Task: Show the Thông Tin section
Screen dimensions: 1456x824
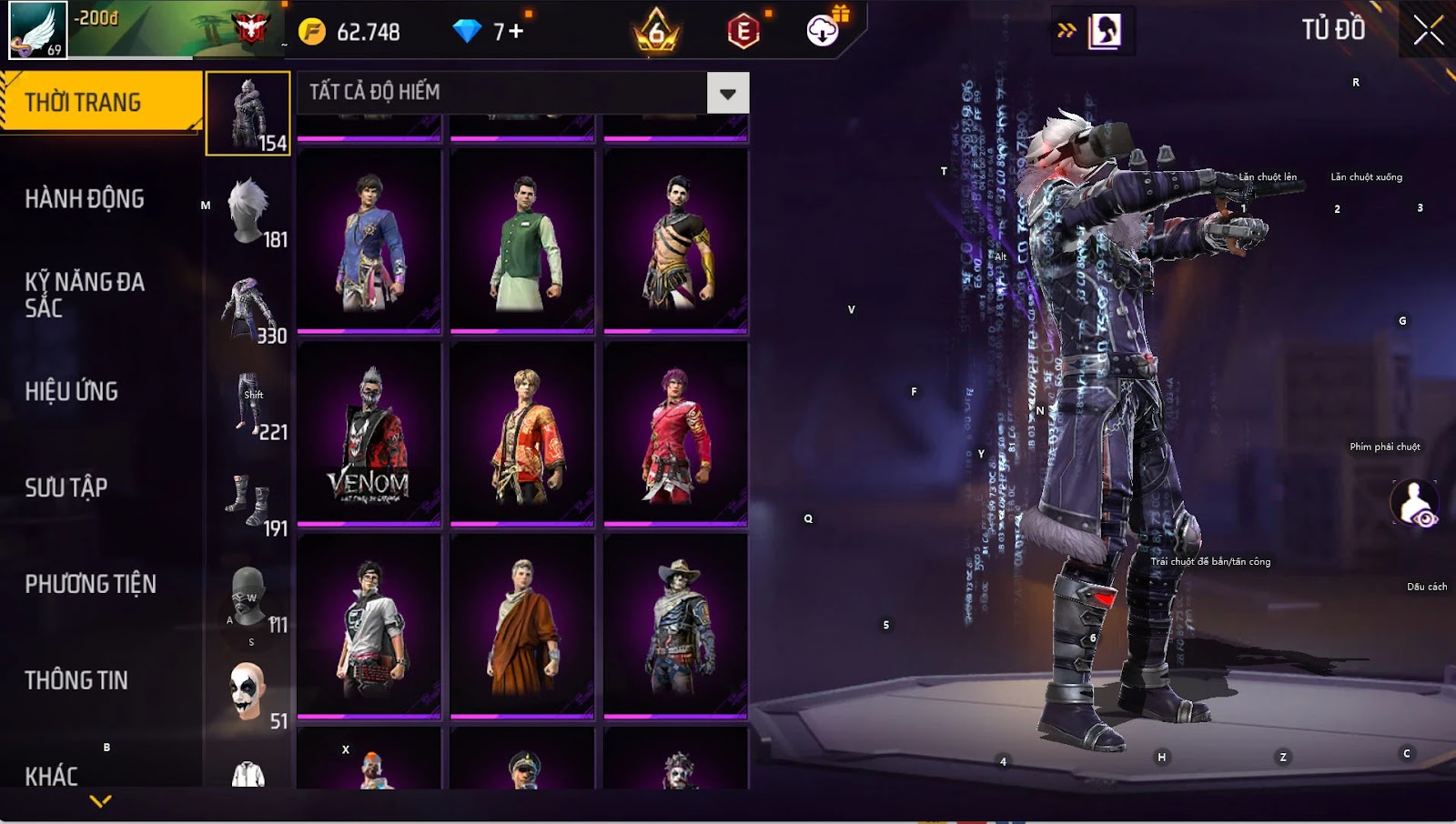Action: tap(76, 680)
